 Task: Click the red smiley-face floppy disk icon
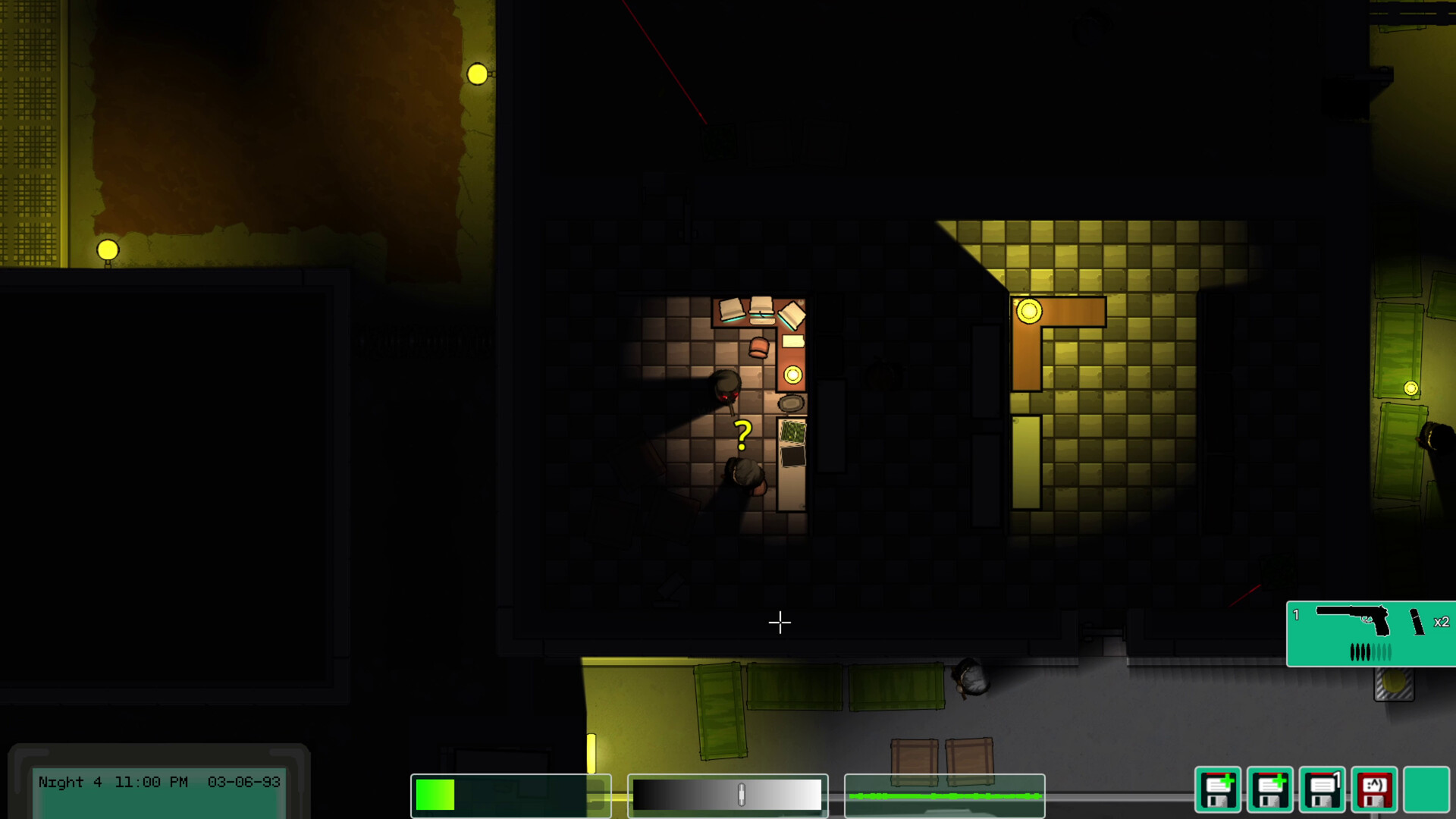(x=1375, y=790)
